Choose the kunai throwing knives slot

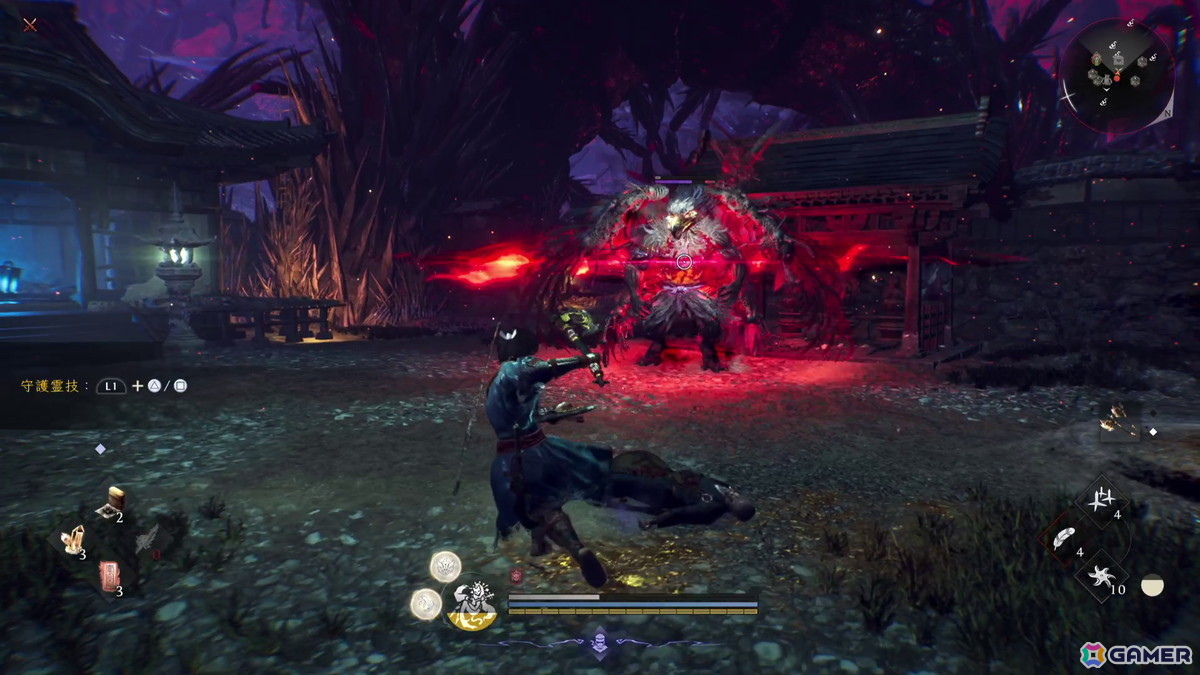pyautogui.click(x=1102, y=499)
